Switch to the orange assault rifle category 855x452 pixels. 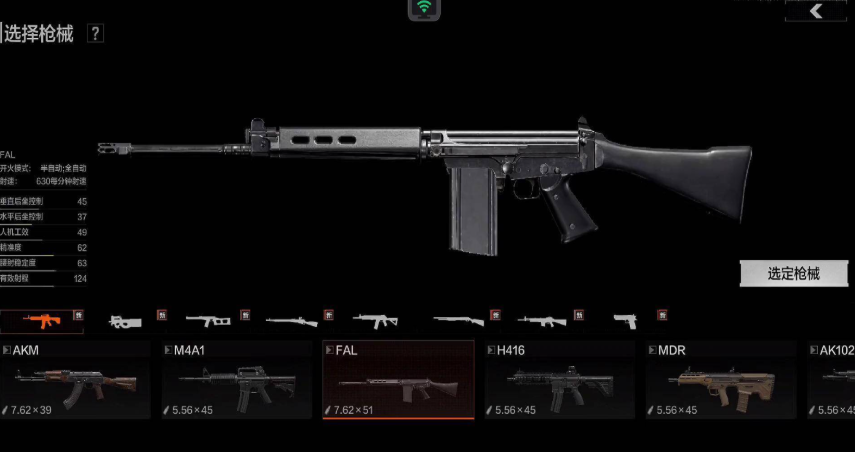click(41, 321)
